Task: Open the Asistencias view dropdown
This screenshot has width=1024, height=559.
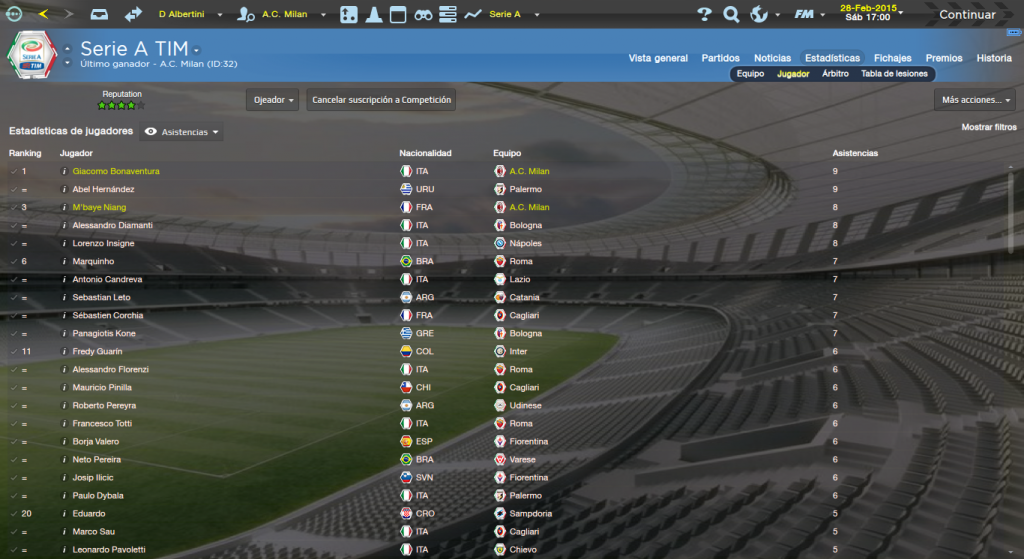Action: (183, 132)
